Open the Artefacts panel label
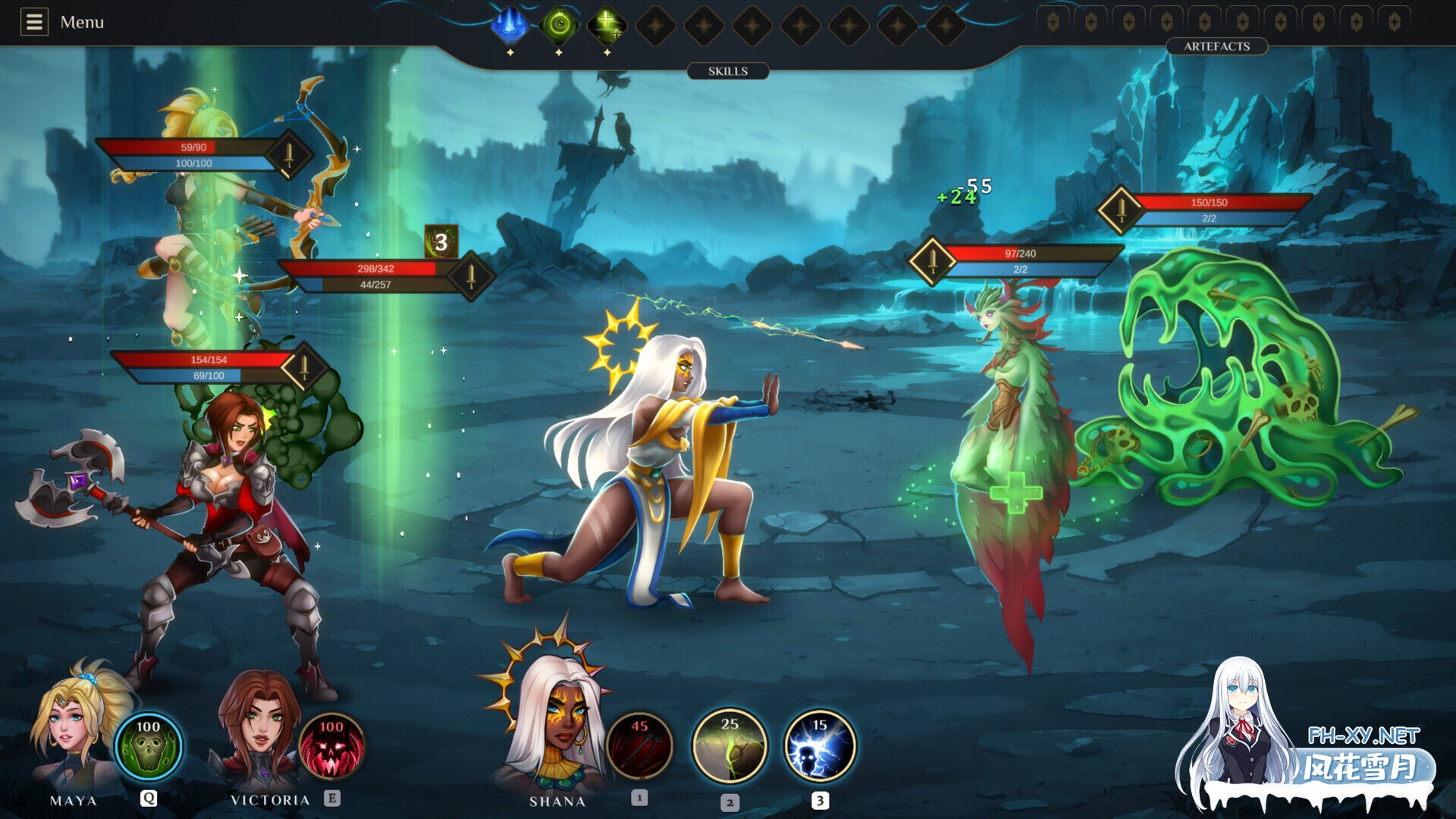 [x=1216, y=46]
